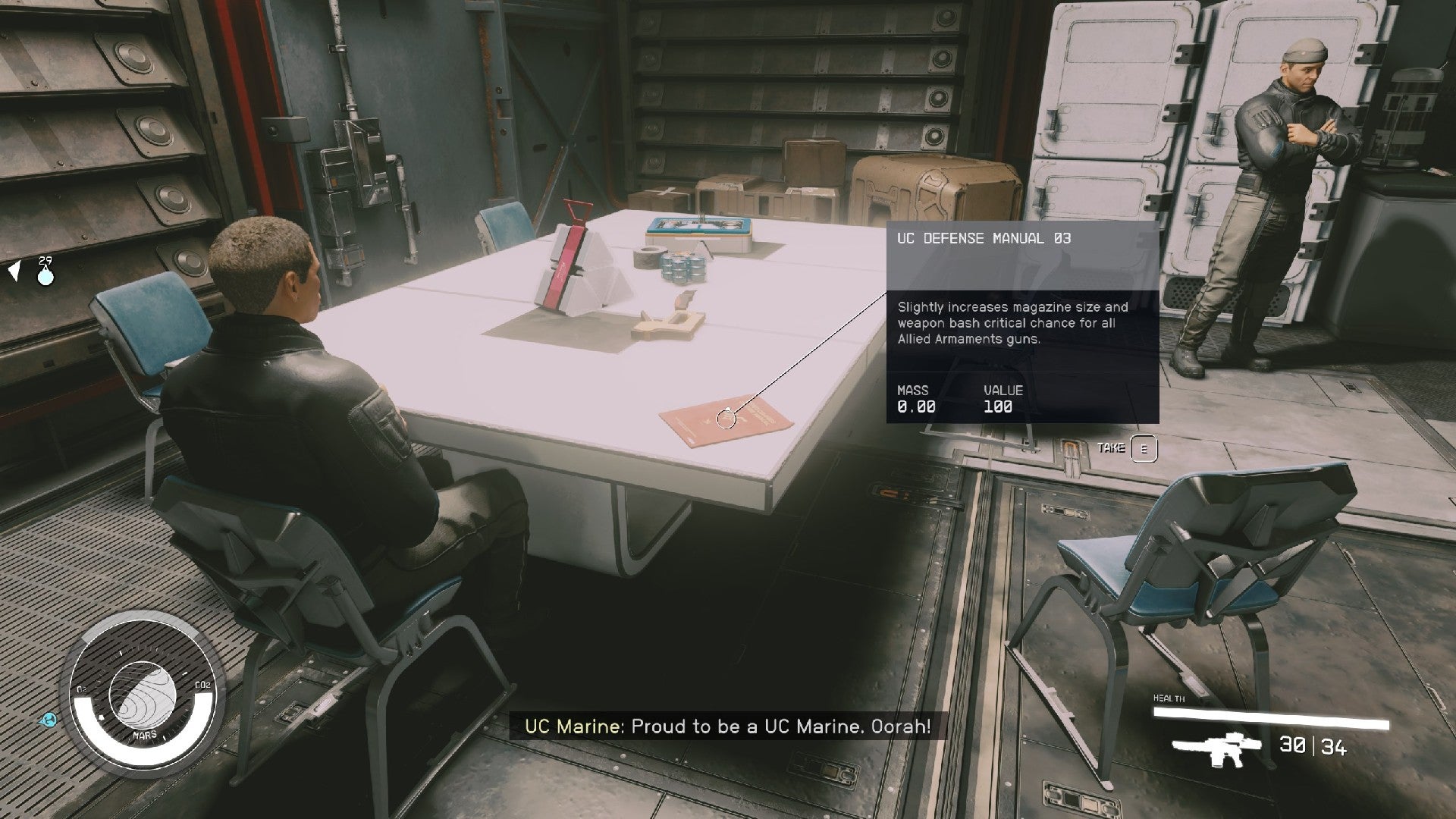
Task: Select the UC Defense Manual 03 info card
Action: [1021, 322]
